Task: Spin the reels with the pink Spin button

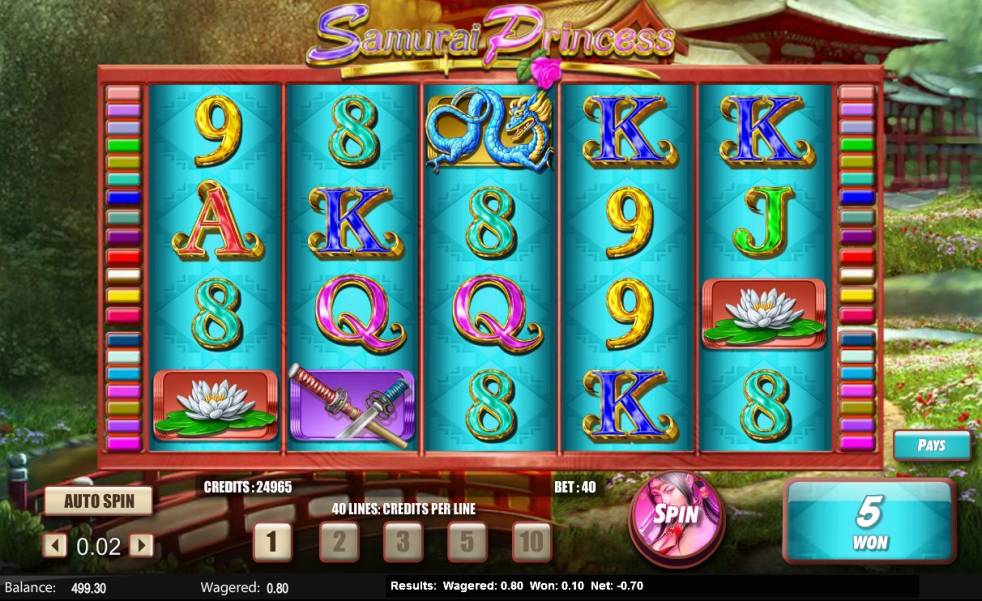Action: [675, 515]
